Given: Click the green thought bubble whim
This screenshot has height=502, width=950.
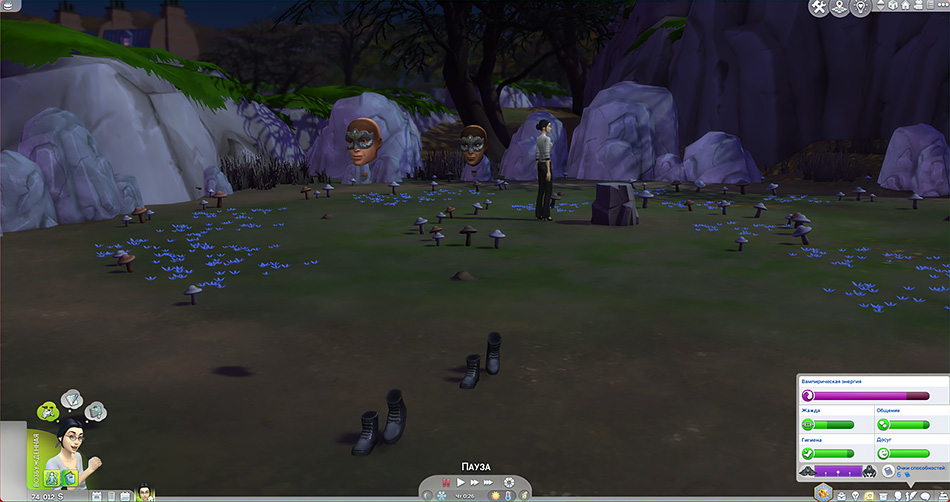Looking at the screenshot, I should (47, 409).
